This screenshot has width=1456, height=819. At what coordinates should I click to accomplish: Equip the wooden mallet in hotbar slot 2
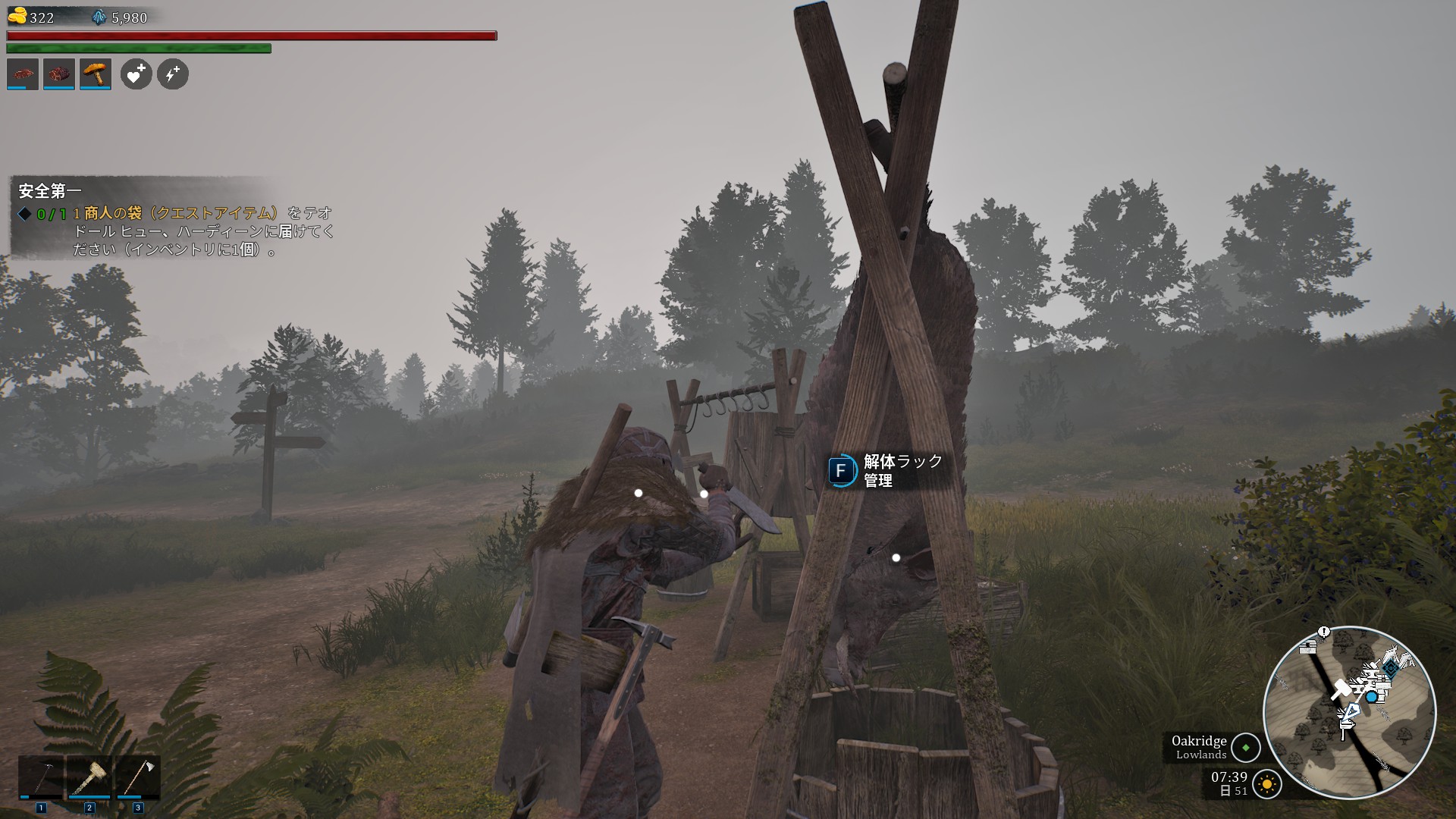89,777
